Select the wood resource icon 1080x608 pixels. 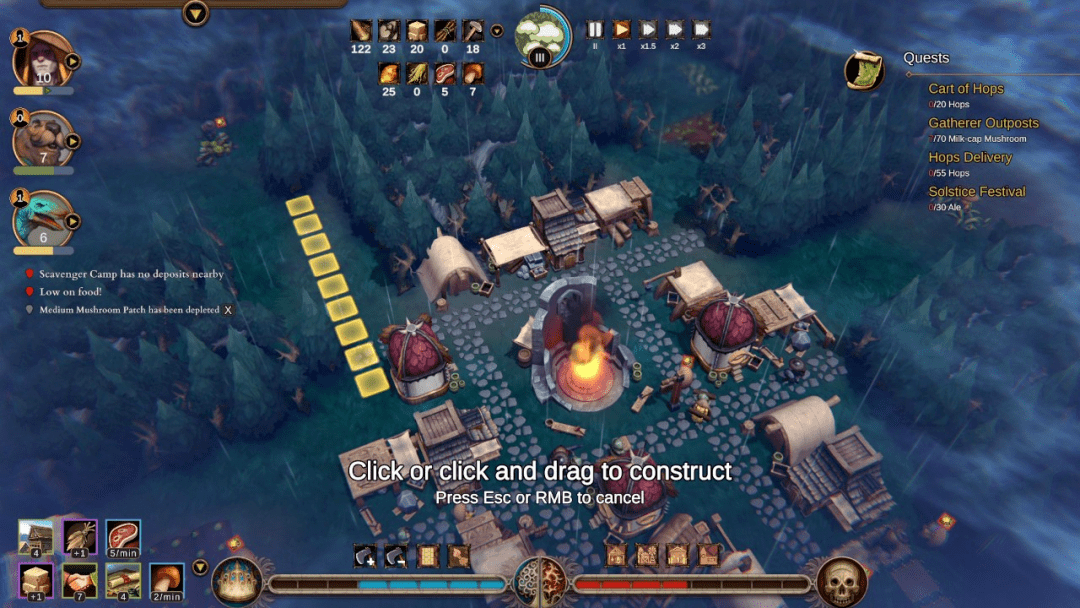coord(361,31)
